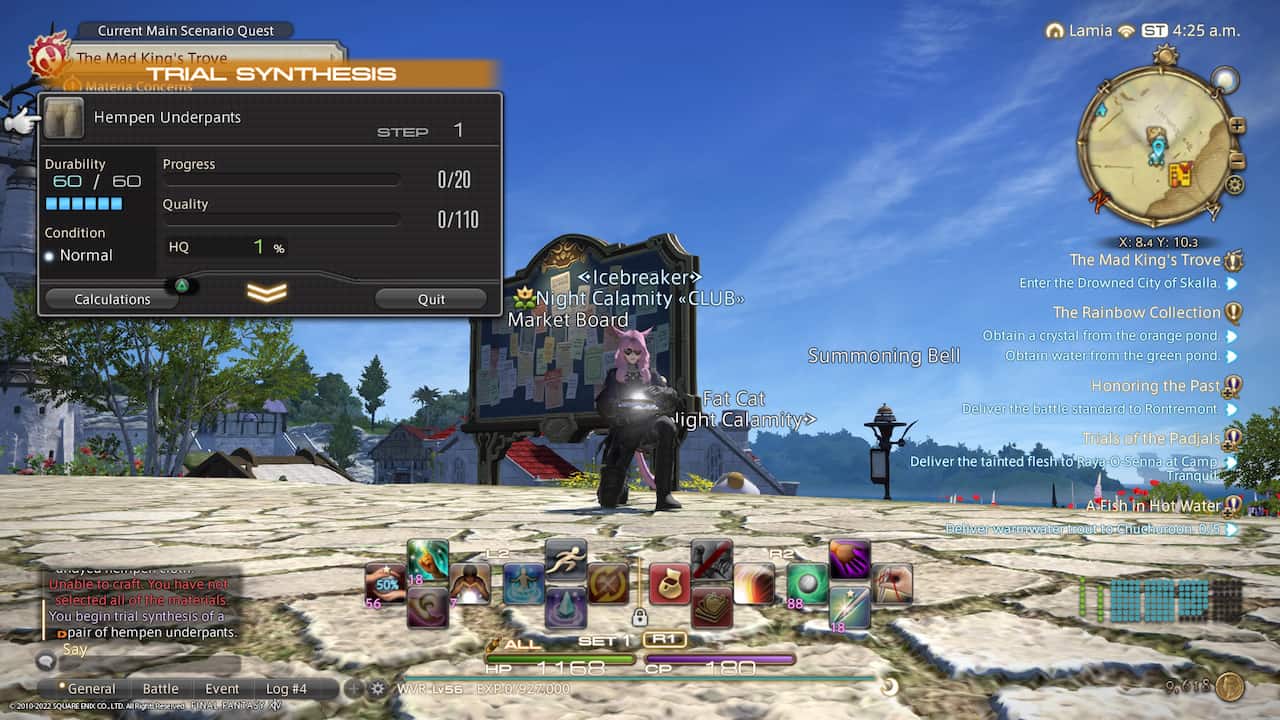Select the Normal condition radio button
Screen dimensions: 1280x720
point(47,255)
